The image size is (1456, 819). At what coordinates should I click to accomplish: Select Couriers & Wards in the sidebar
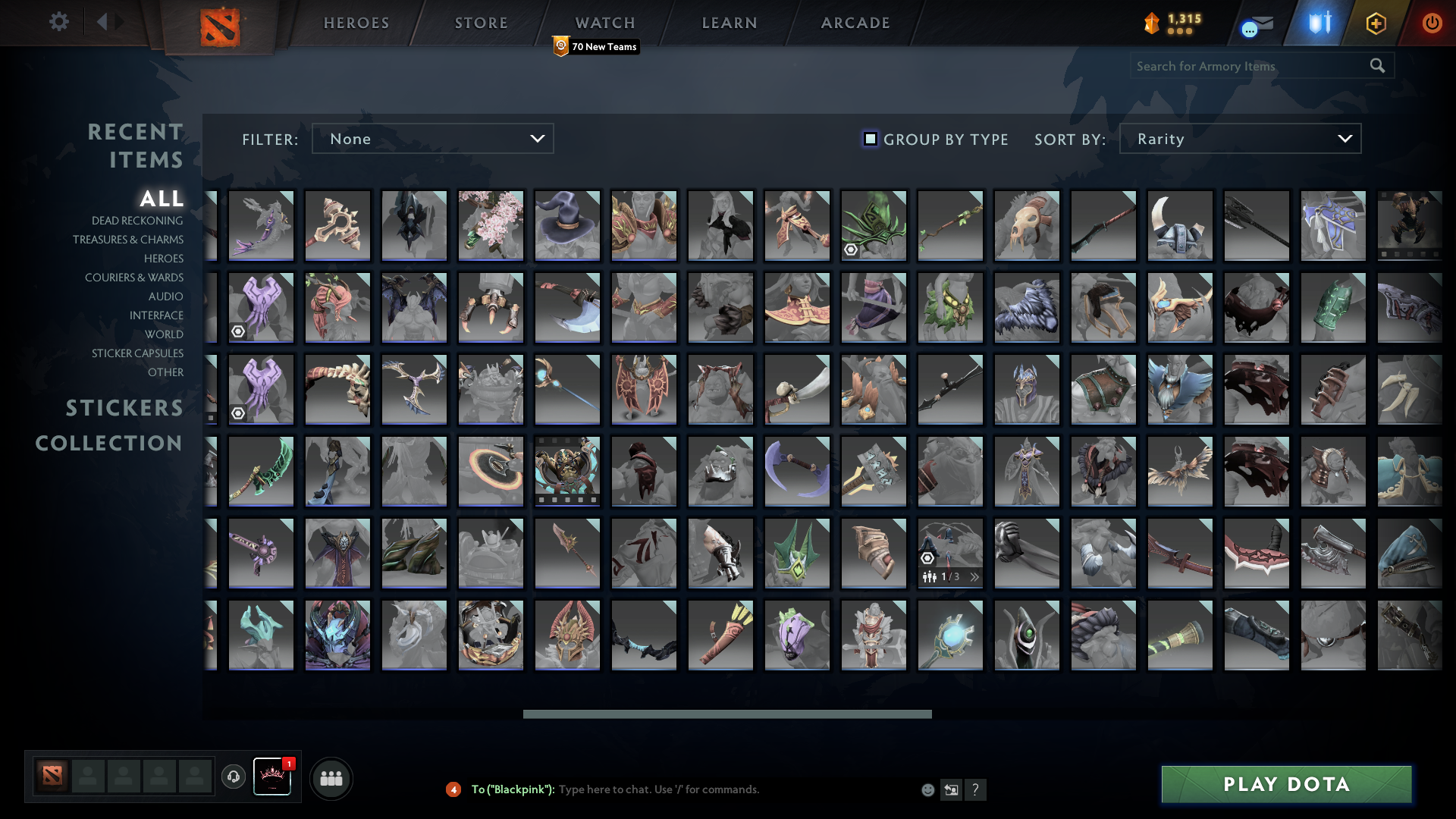(x=134, y=278)
